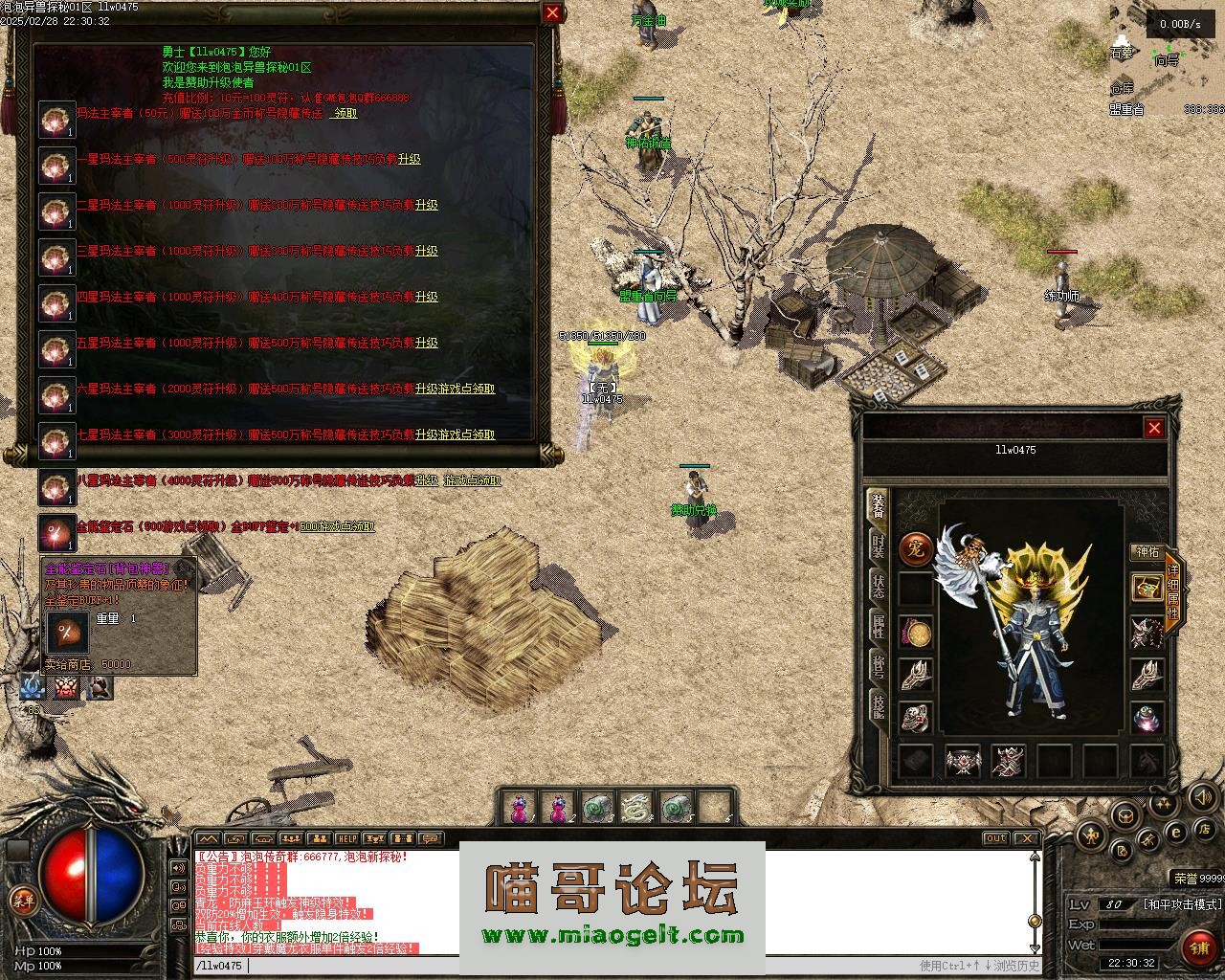The image size is (1225, 980).
Task: Switch to the 技能 skills tab
Action: point(878,708)
